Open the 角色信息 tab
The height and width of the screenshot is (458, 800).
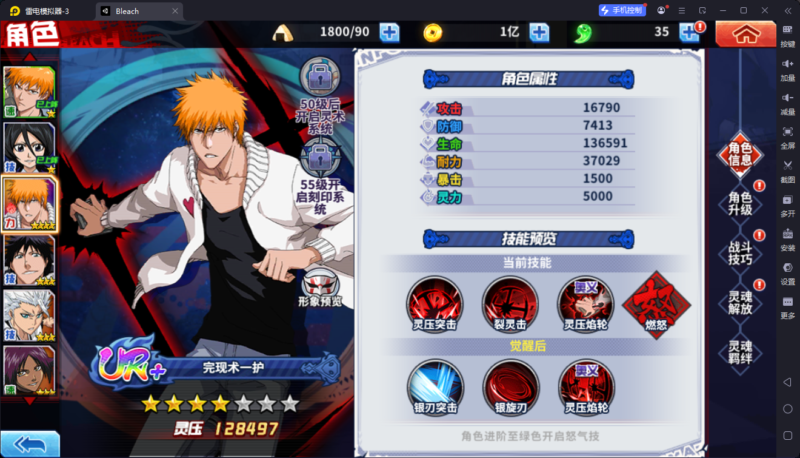(740, 154)
